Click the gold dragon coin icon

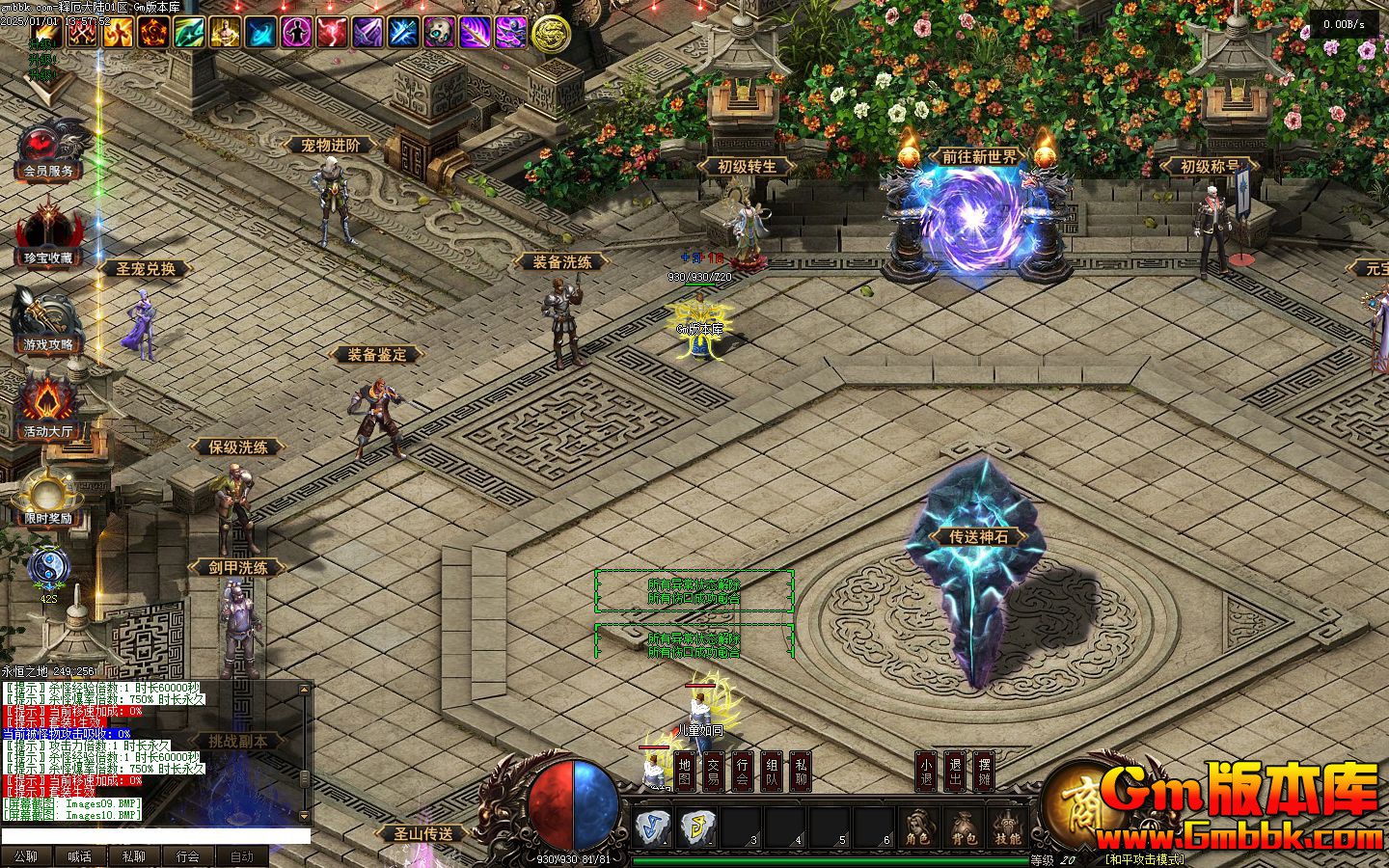coord(551,34)
